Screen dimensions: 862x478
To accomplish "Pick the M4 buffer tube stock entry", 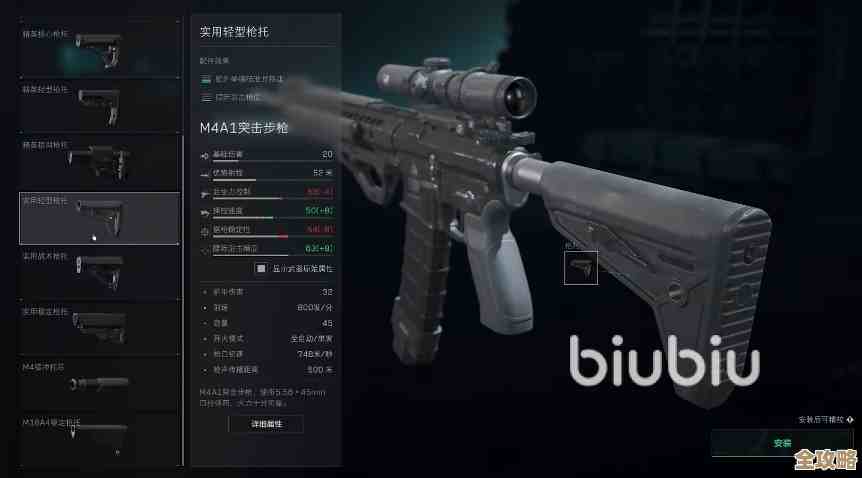I will coord(98,384).
